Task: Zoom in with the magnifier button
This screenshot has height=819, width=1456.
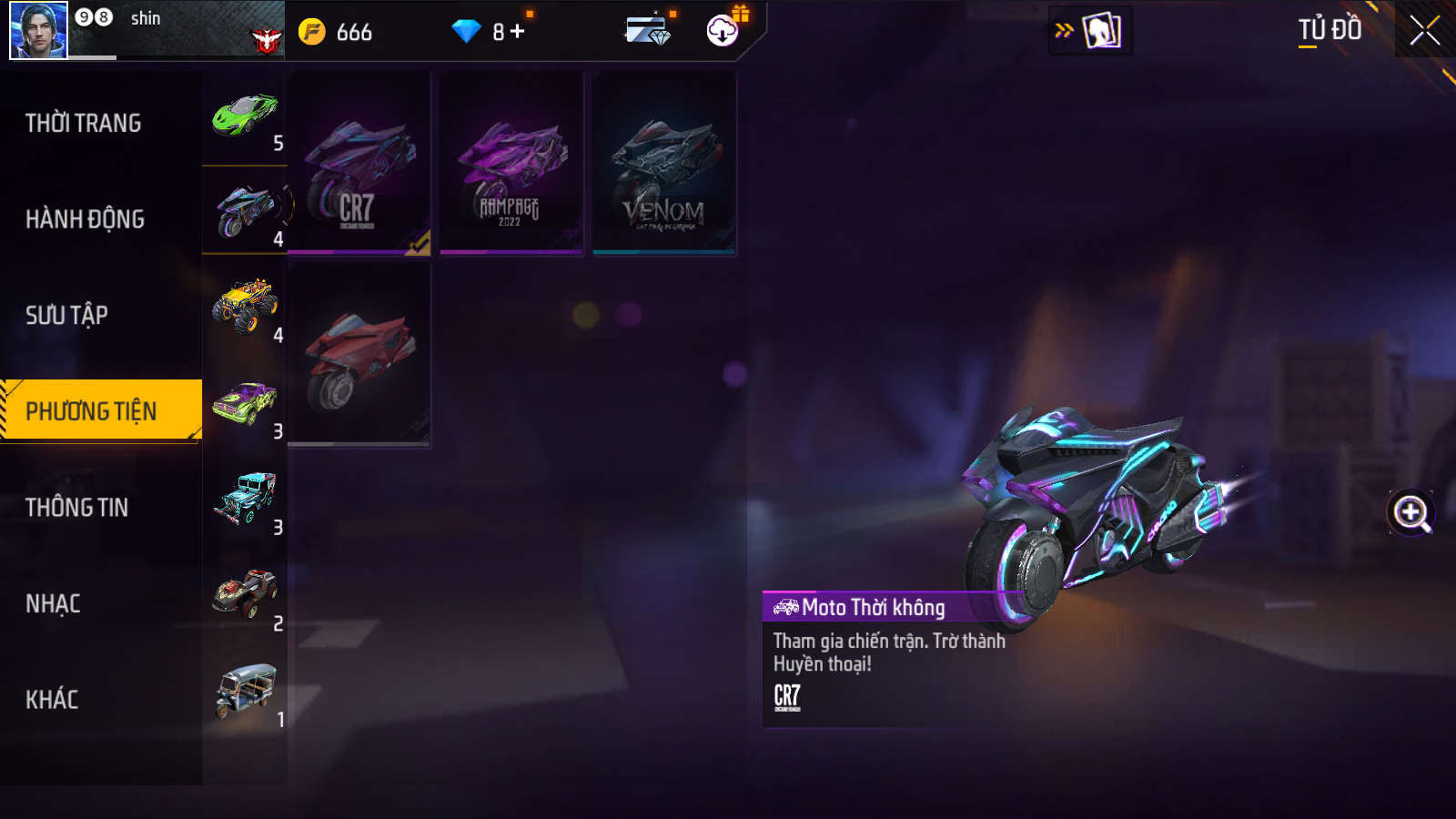Action: click(1411, 512)
